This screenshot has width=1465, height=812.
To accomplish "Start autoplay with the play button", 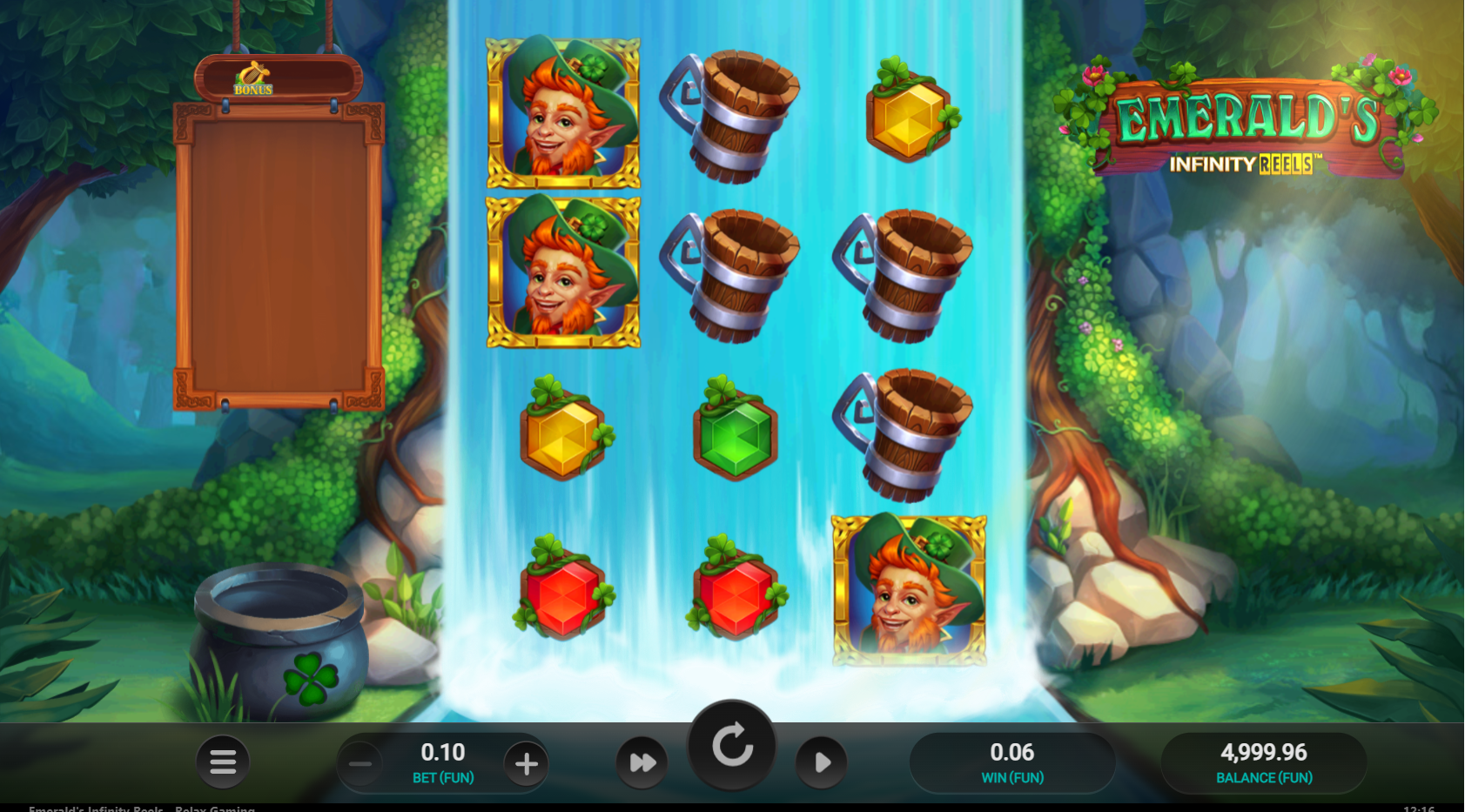I will (821, 763).
